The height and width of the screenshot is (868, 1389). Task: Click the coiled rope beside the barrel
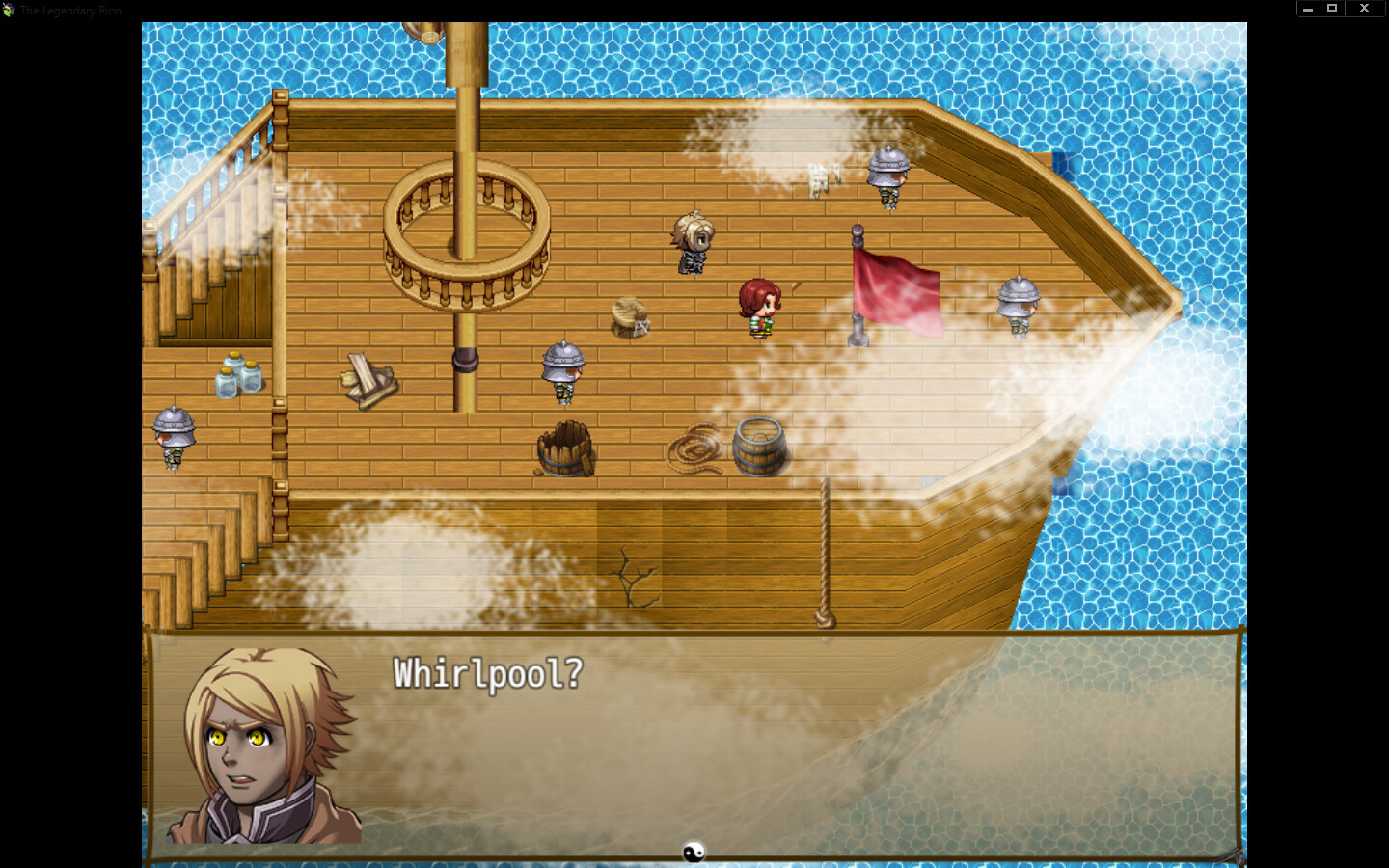click(x=697, y=448)
